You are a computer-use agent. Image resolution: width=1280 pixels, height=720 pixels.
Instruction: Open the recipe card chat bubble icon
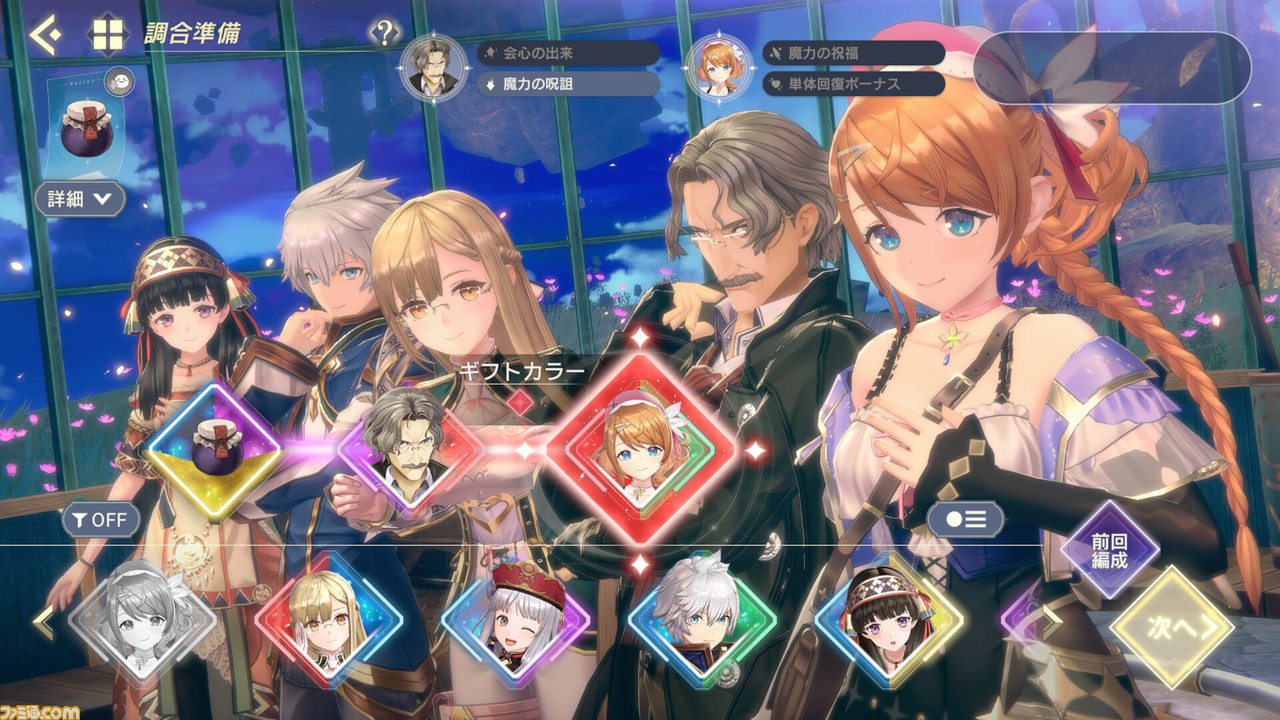point(118,81)
